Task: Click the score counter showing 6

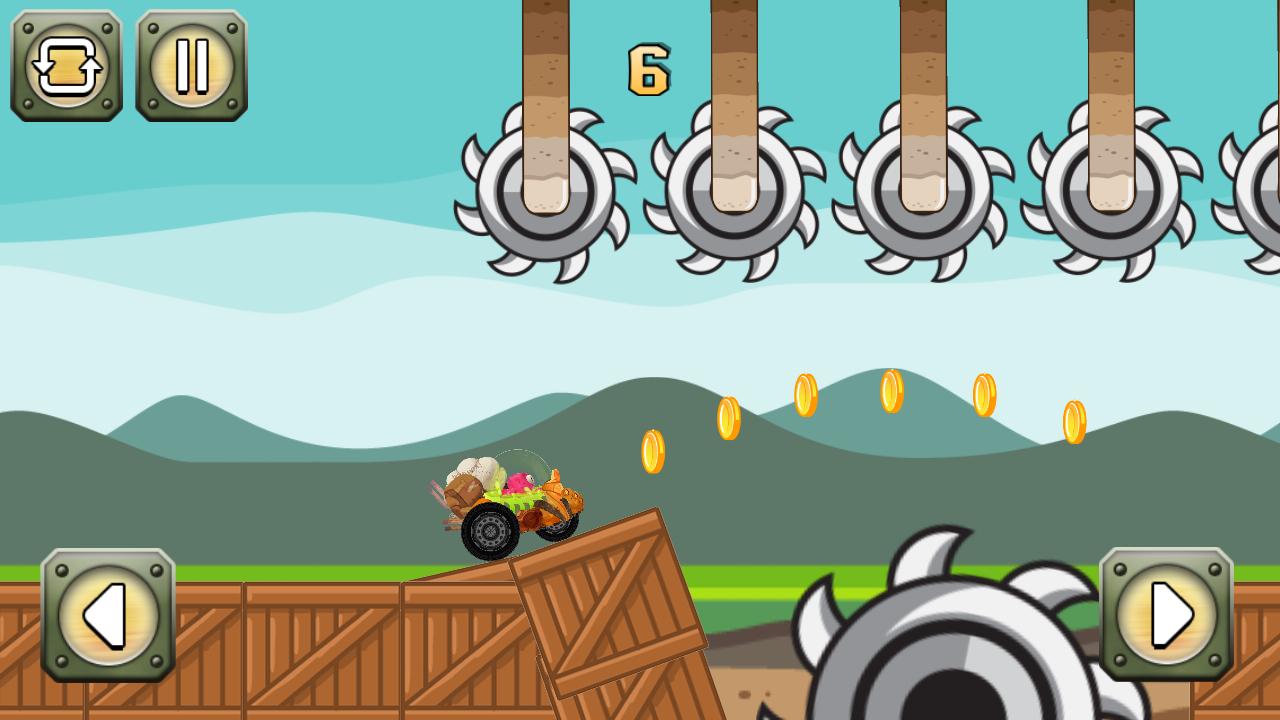Action: (x=648, y=67)
